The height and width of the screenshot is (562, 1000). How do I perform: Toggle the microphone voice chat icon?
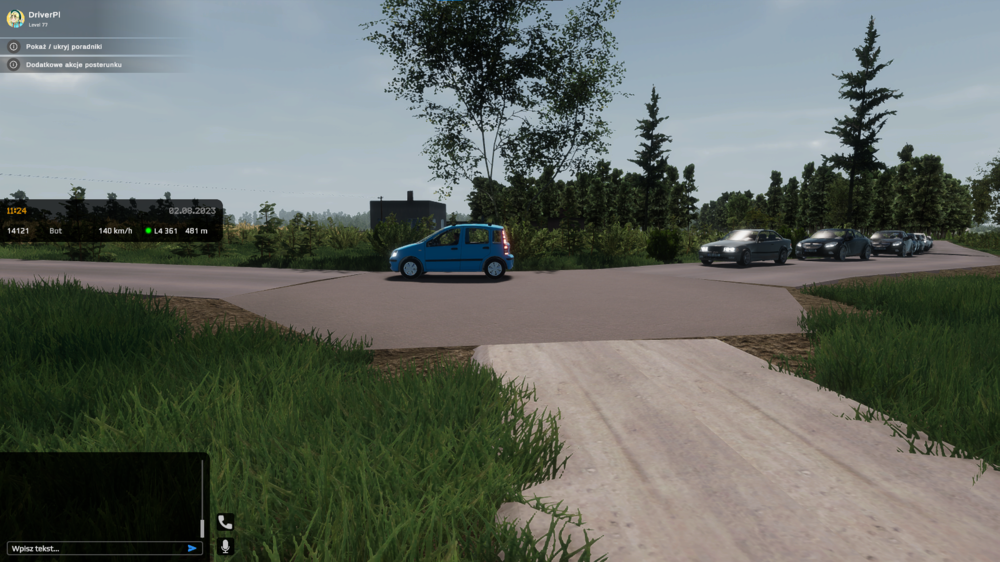(225, 546)
